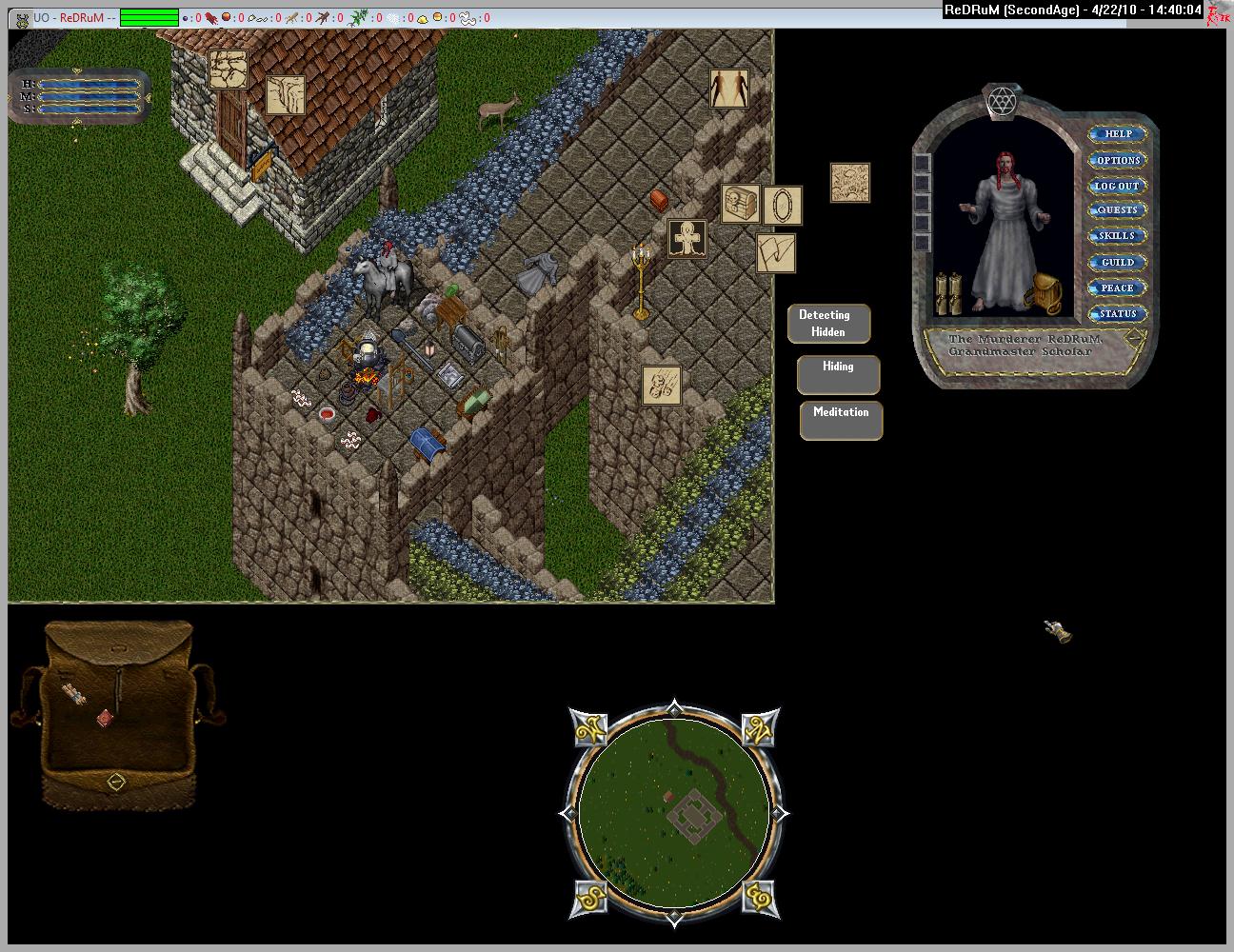The image size is (1234, 952).
Task: Open the Options menu
Action: tap(1118, 160)
